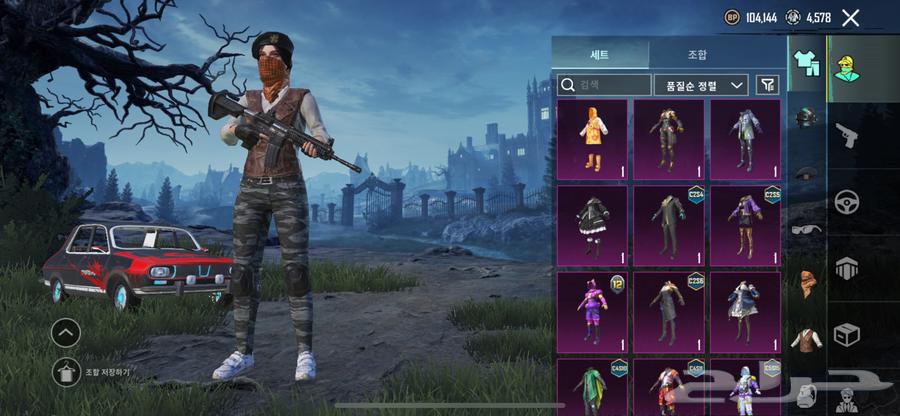Open the helmet category

click(807, 117)
